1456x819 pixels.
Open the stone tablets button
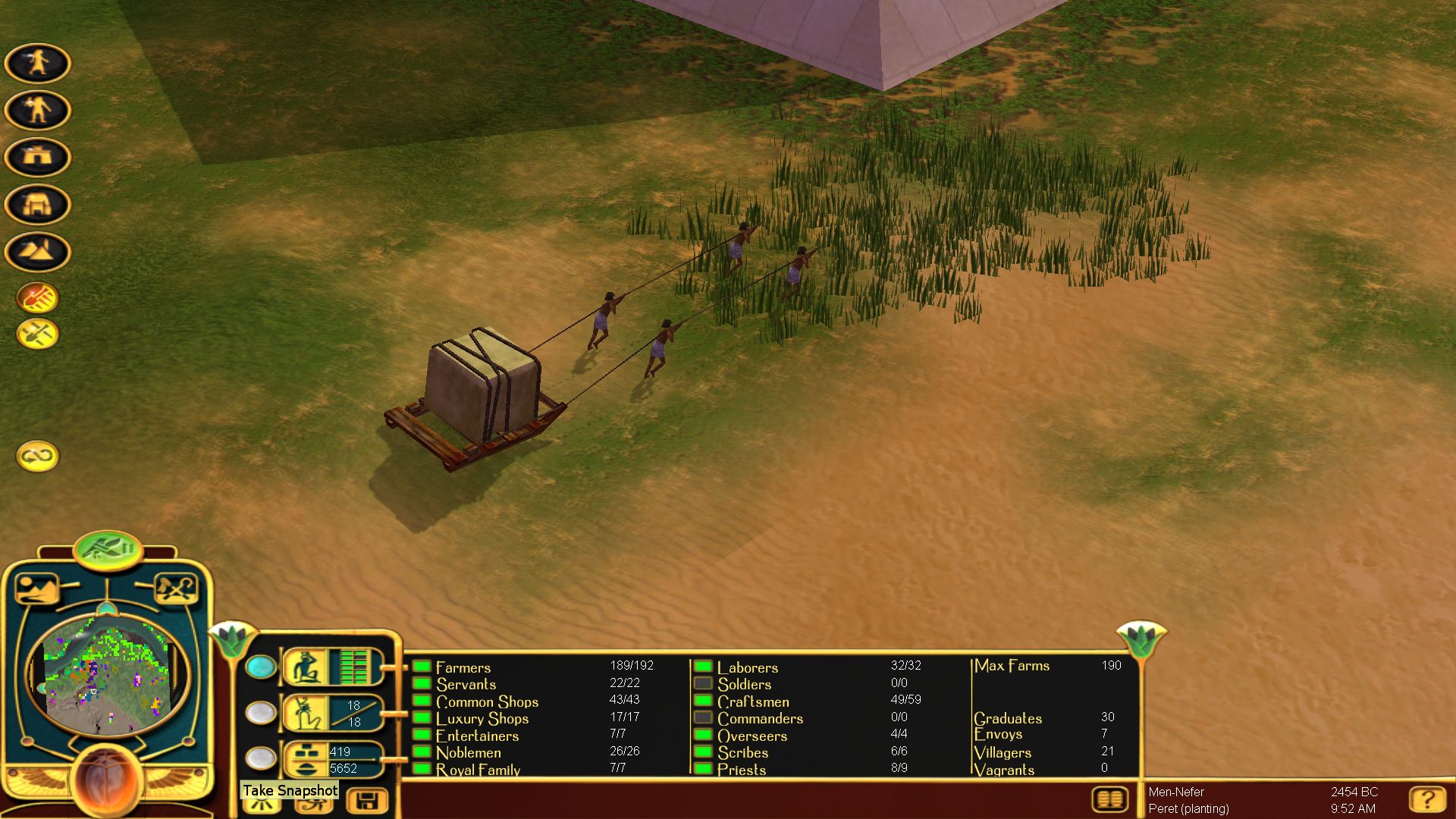pos(1111,799)
